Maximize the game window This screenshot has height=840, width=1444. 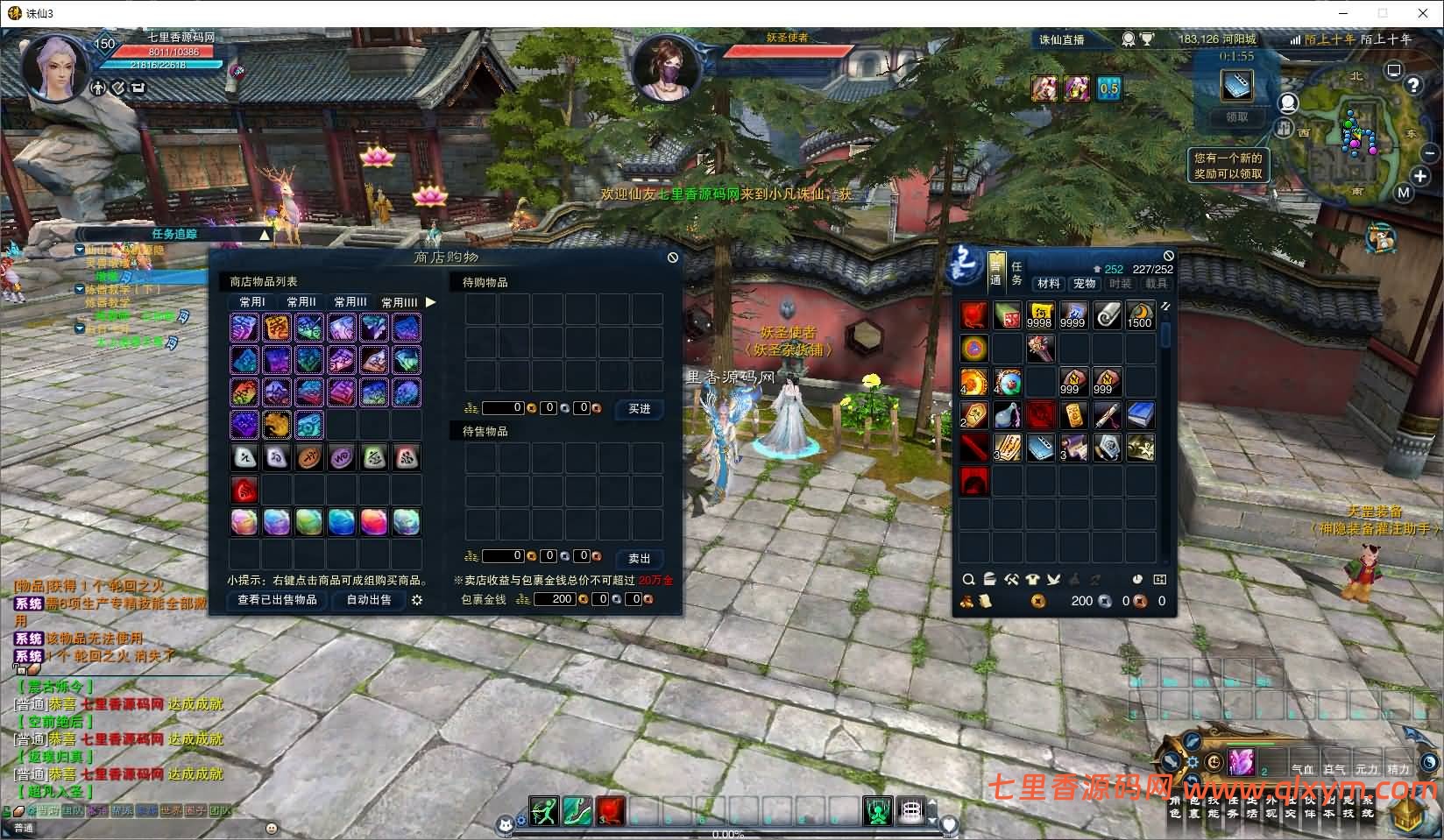[1383, 13]
